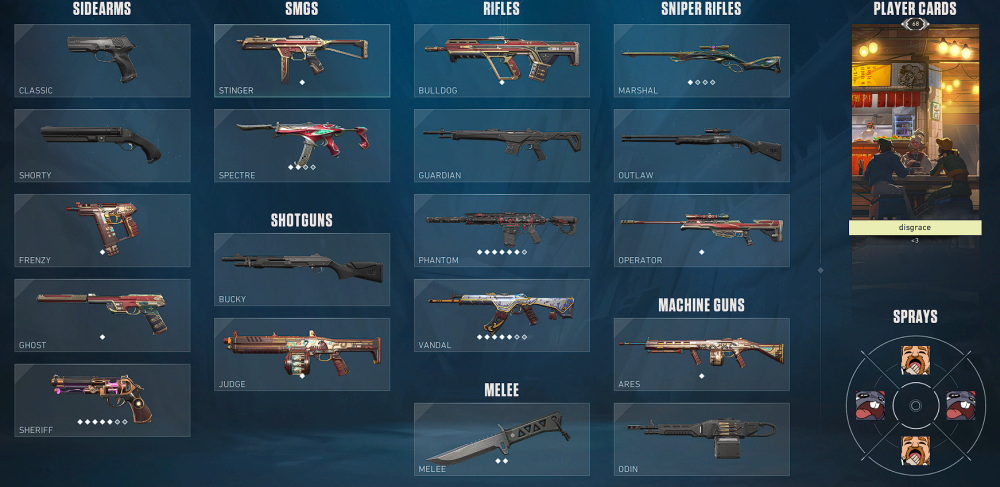Open the Shorty weapon slot
Screen dimensions: 1000x487
tap(102, 146)
